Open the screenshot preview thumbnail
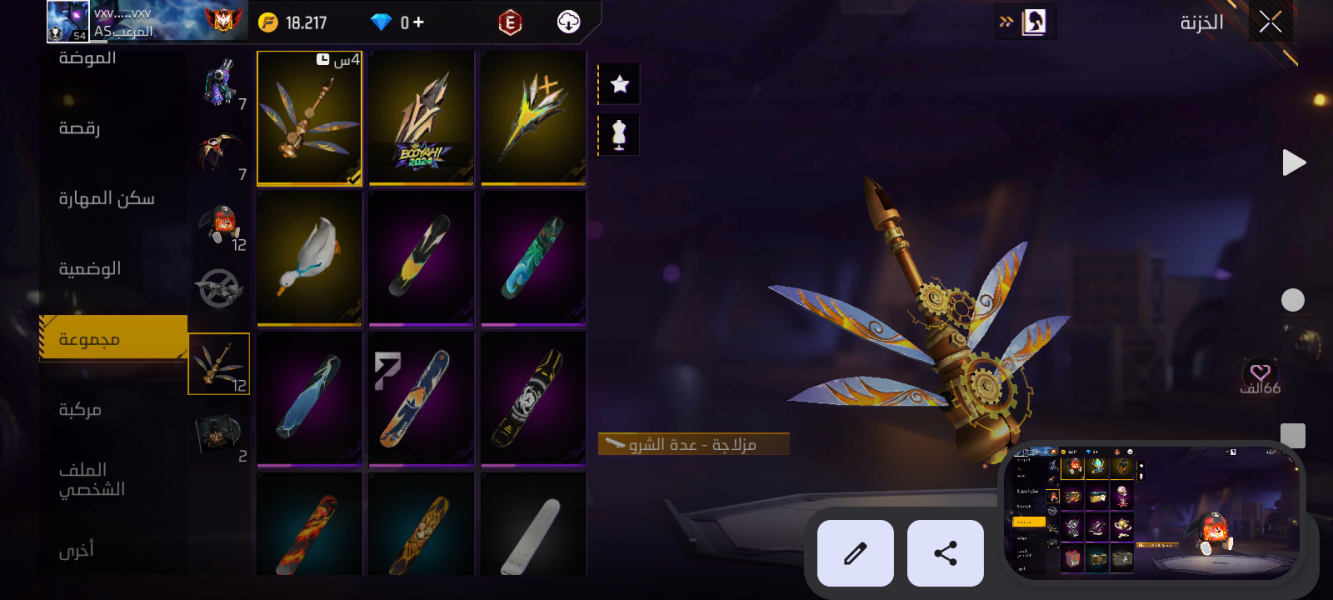 [1152, 513]
